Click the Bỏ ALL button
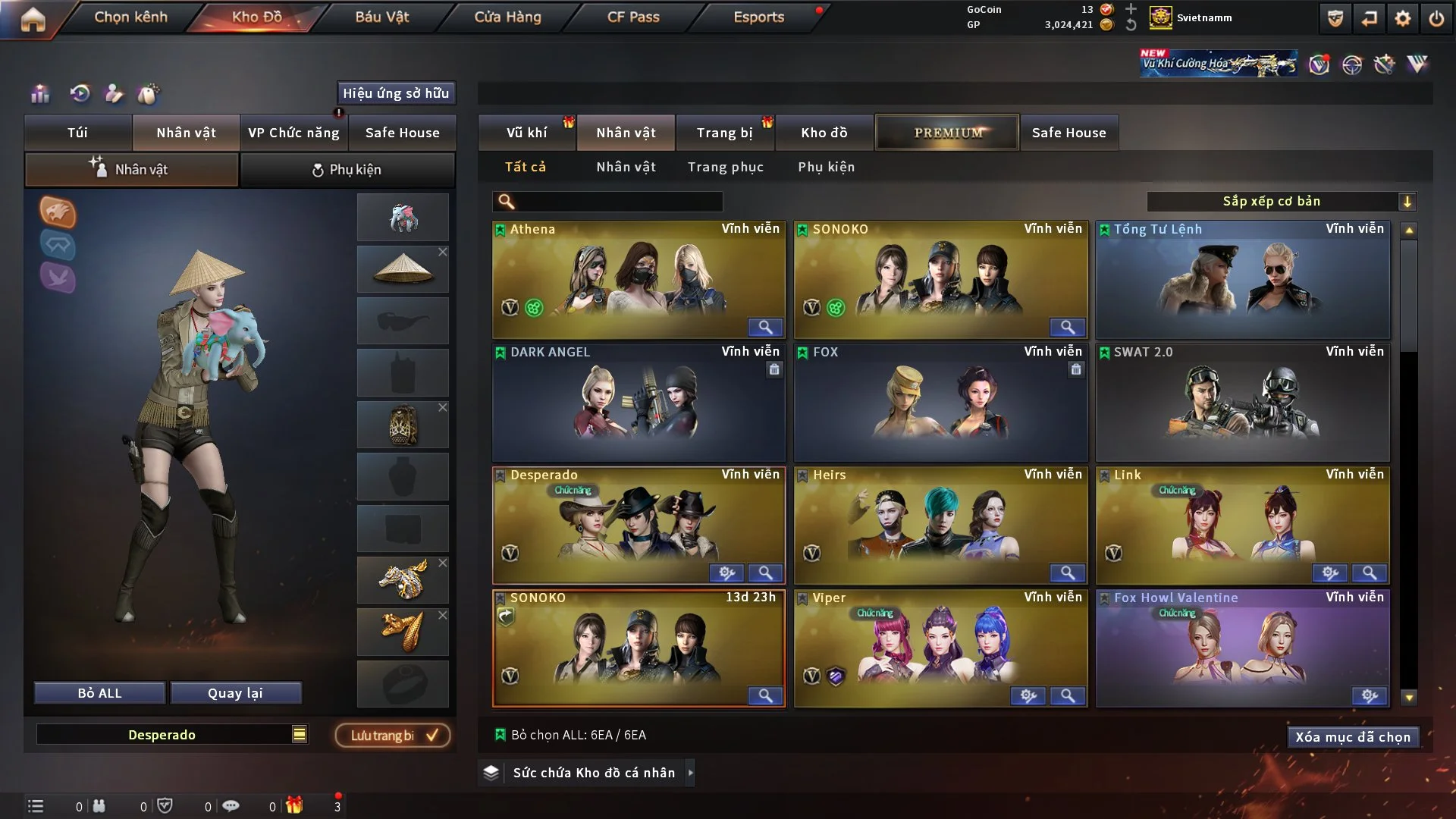The width and height of the screenshot is (1456, 819). 99,693
